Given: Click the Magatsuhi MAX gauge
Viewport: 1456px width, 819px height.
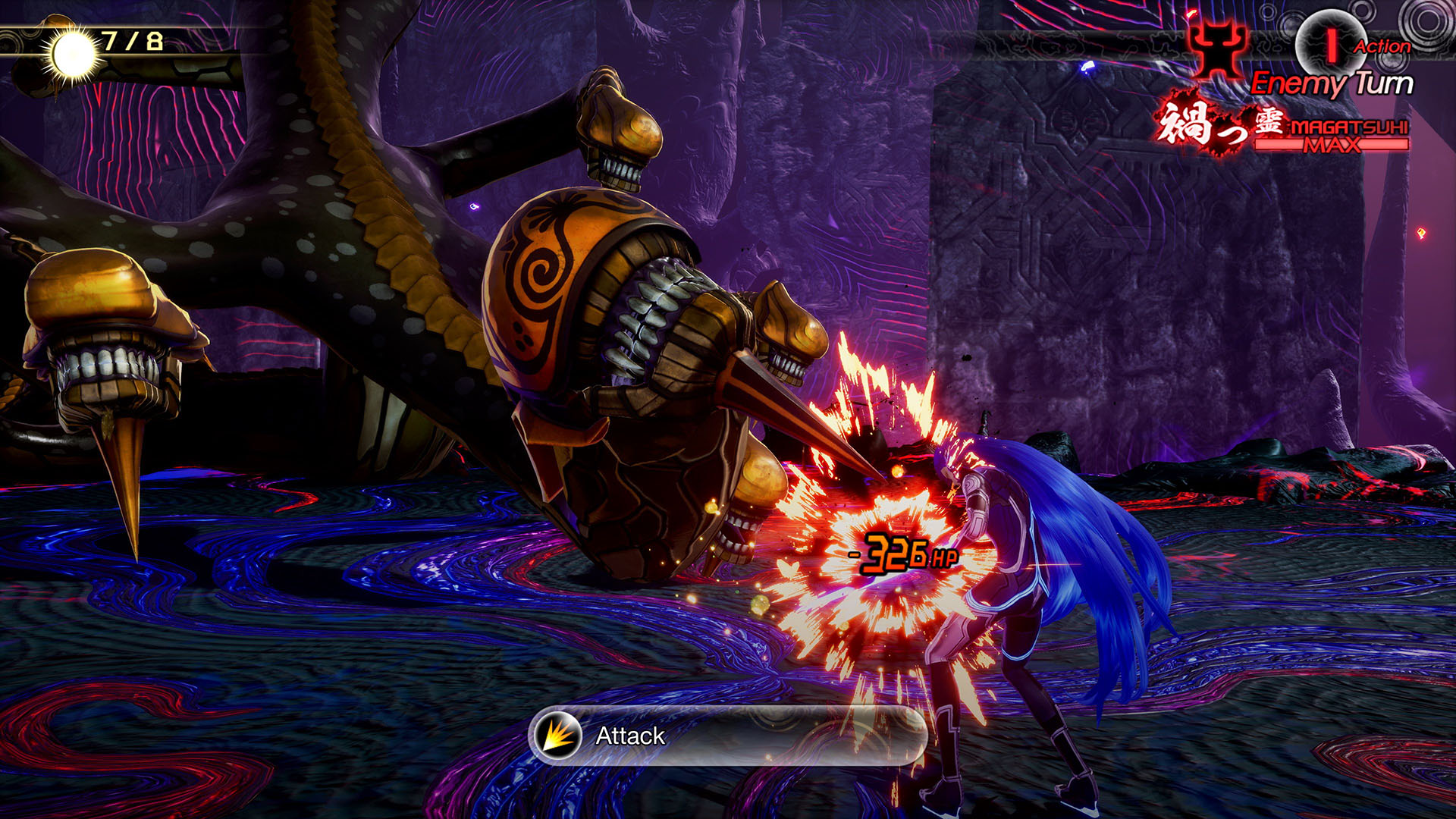Looking at the screenshot, I should coord(1332,136).
